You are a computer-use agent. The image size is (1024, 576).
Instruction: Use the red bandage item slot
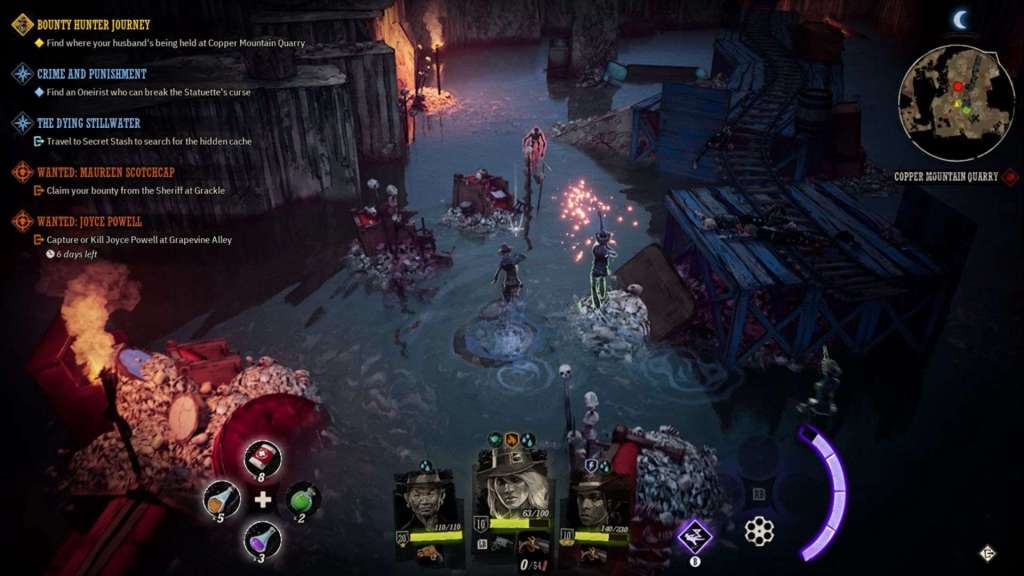pyautogui.click(x=263, y=459)
